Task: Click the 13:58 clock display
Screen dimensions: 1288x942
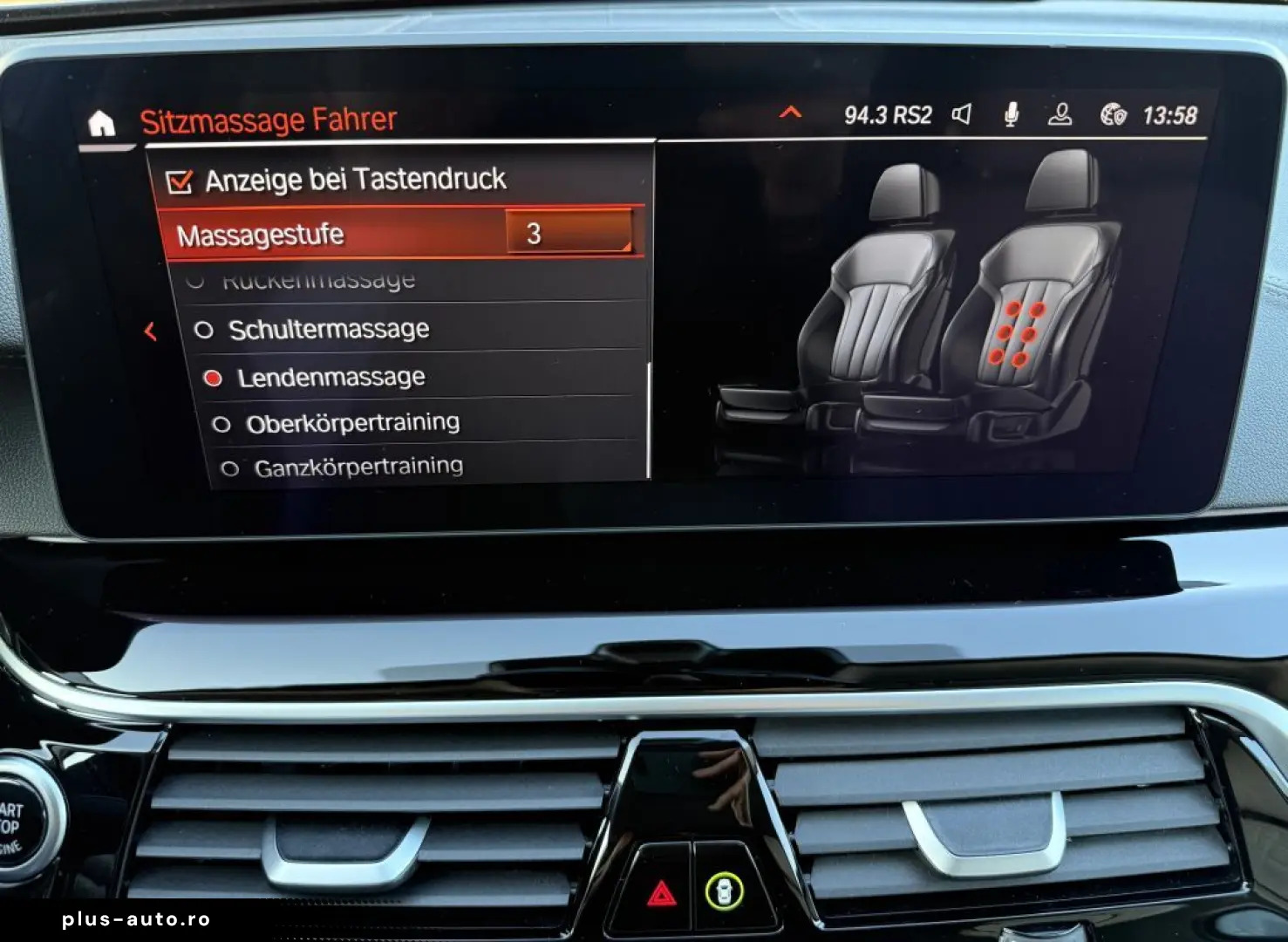Action: click(x=1171, y=113)
